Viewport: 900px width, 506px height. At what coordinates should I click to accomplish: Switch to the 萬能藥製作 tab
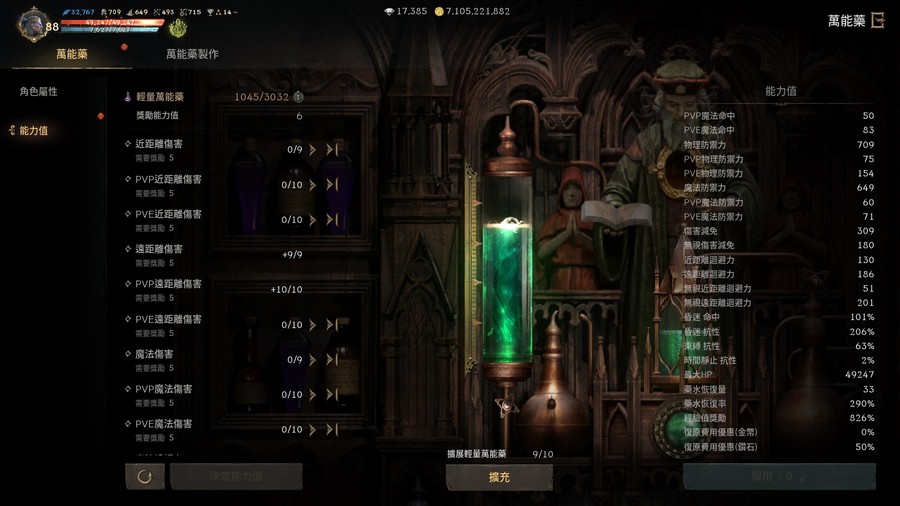click(x=192, y=54)
